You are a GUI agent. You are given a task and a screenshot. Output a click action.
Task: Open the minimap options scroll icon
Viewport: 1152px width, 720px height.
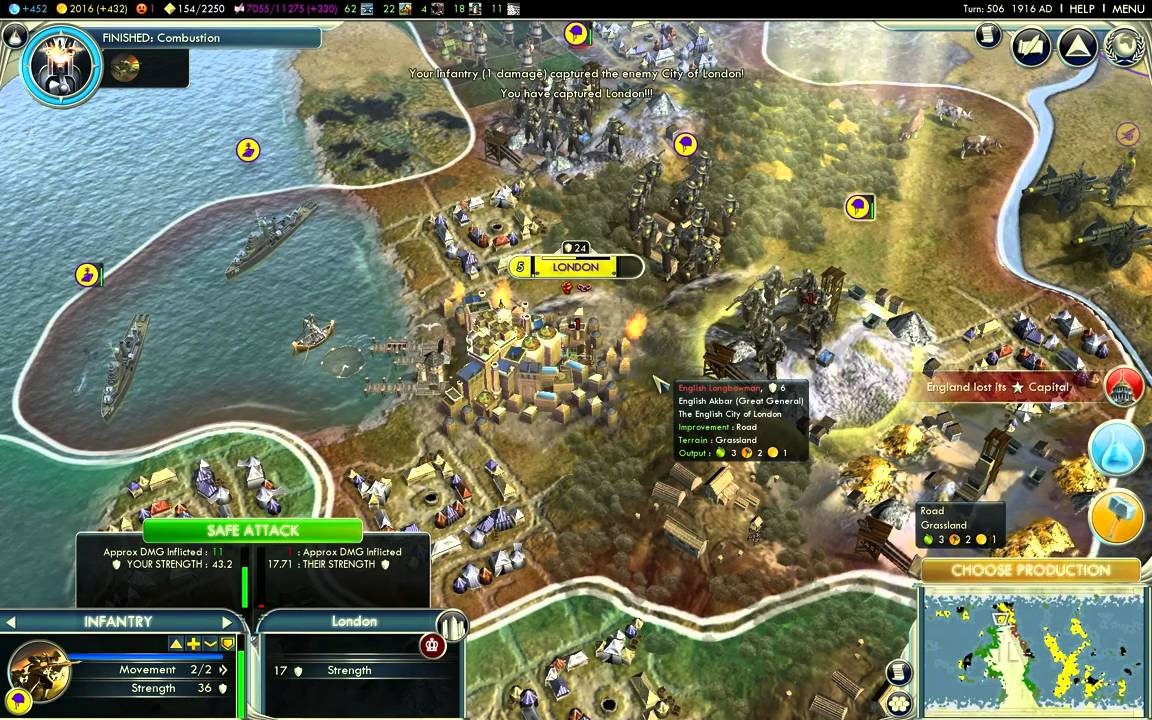tap(899, 673)
